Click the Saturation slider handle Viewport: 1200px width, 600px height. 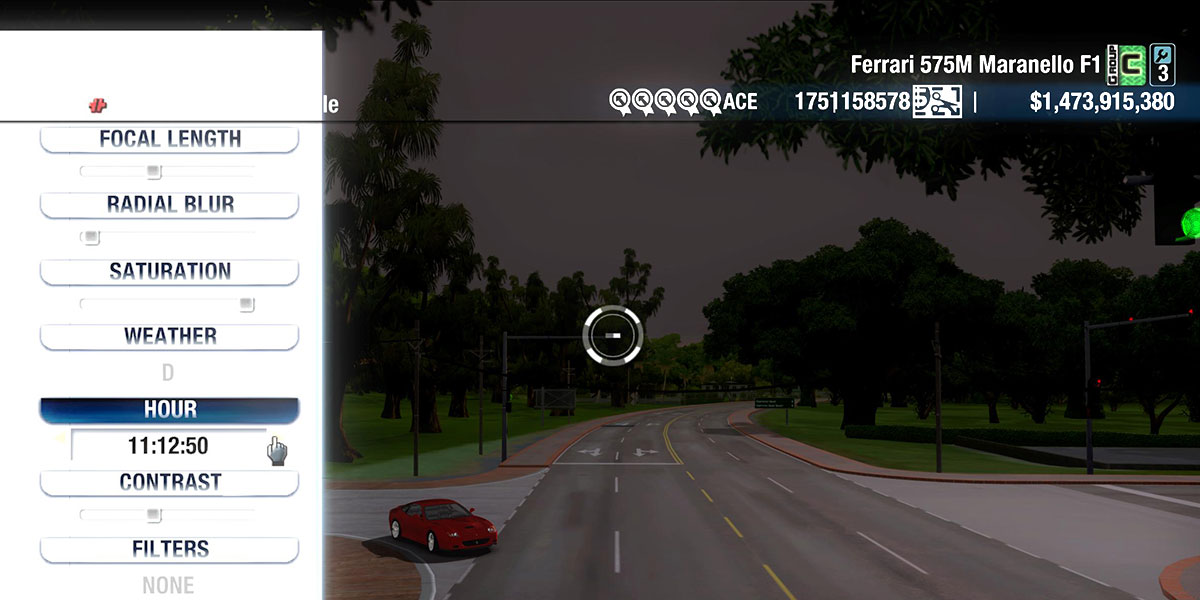pyautogui.click(x=246, y=304)
